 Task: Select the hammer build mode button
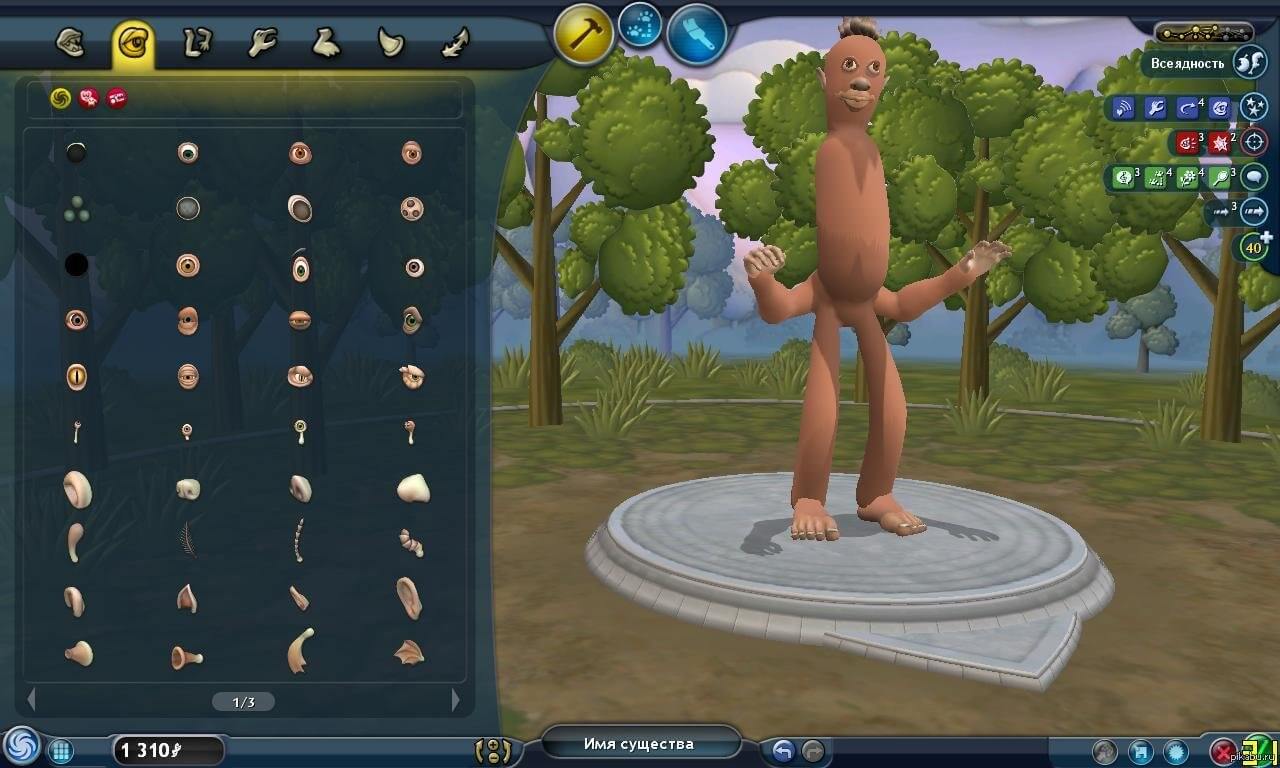point(583,35)
